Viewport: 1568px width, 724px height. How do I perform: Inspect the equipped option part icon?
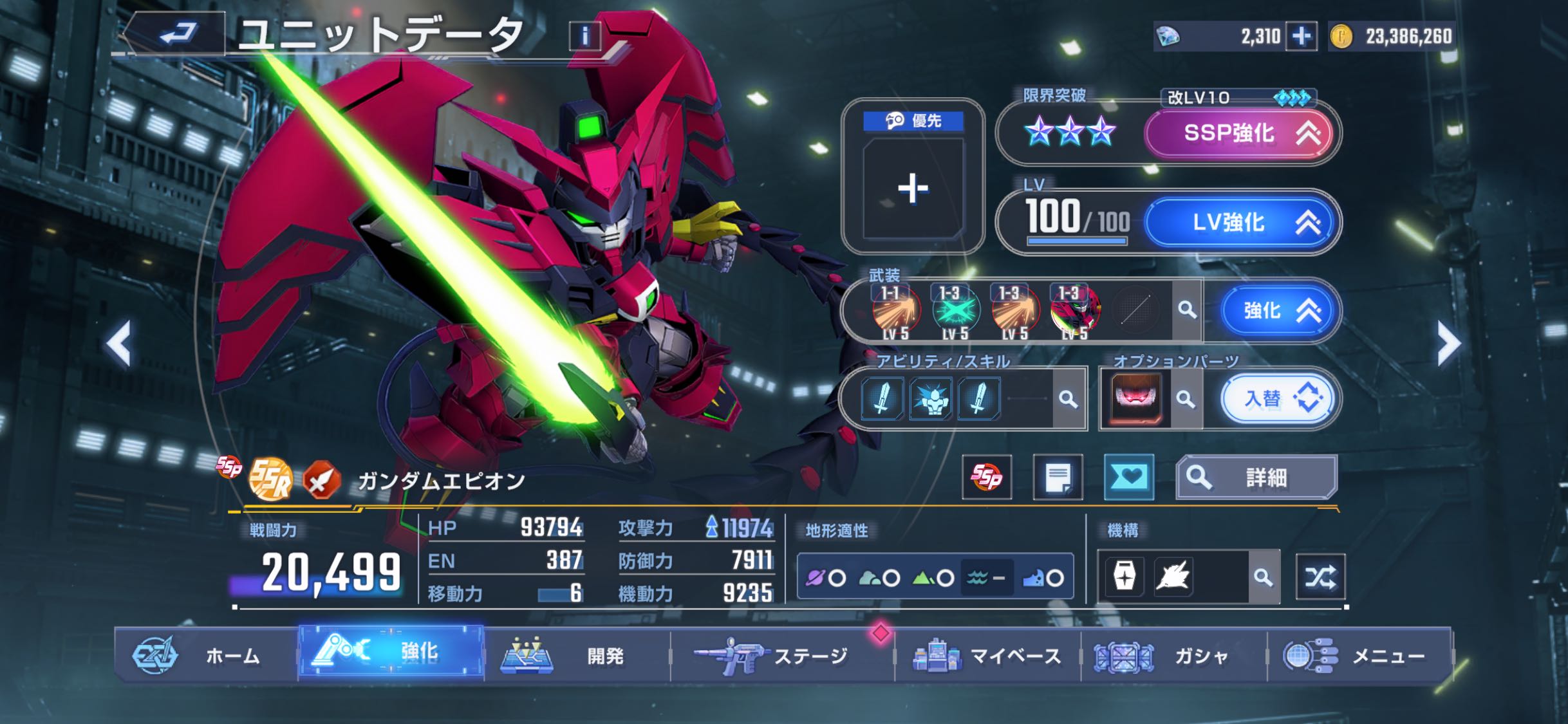tap(1136, 399)
